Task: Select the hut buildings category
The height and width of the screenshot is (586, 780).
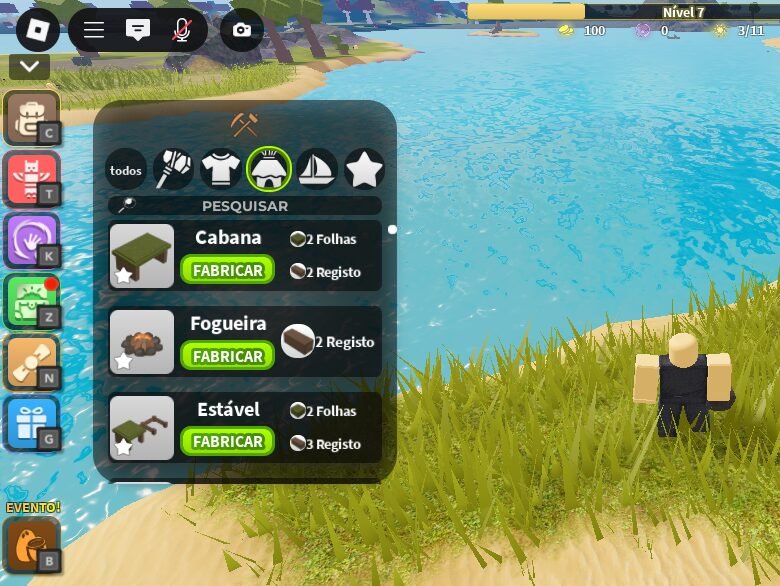Action: [269, 169]
